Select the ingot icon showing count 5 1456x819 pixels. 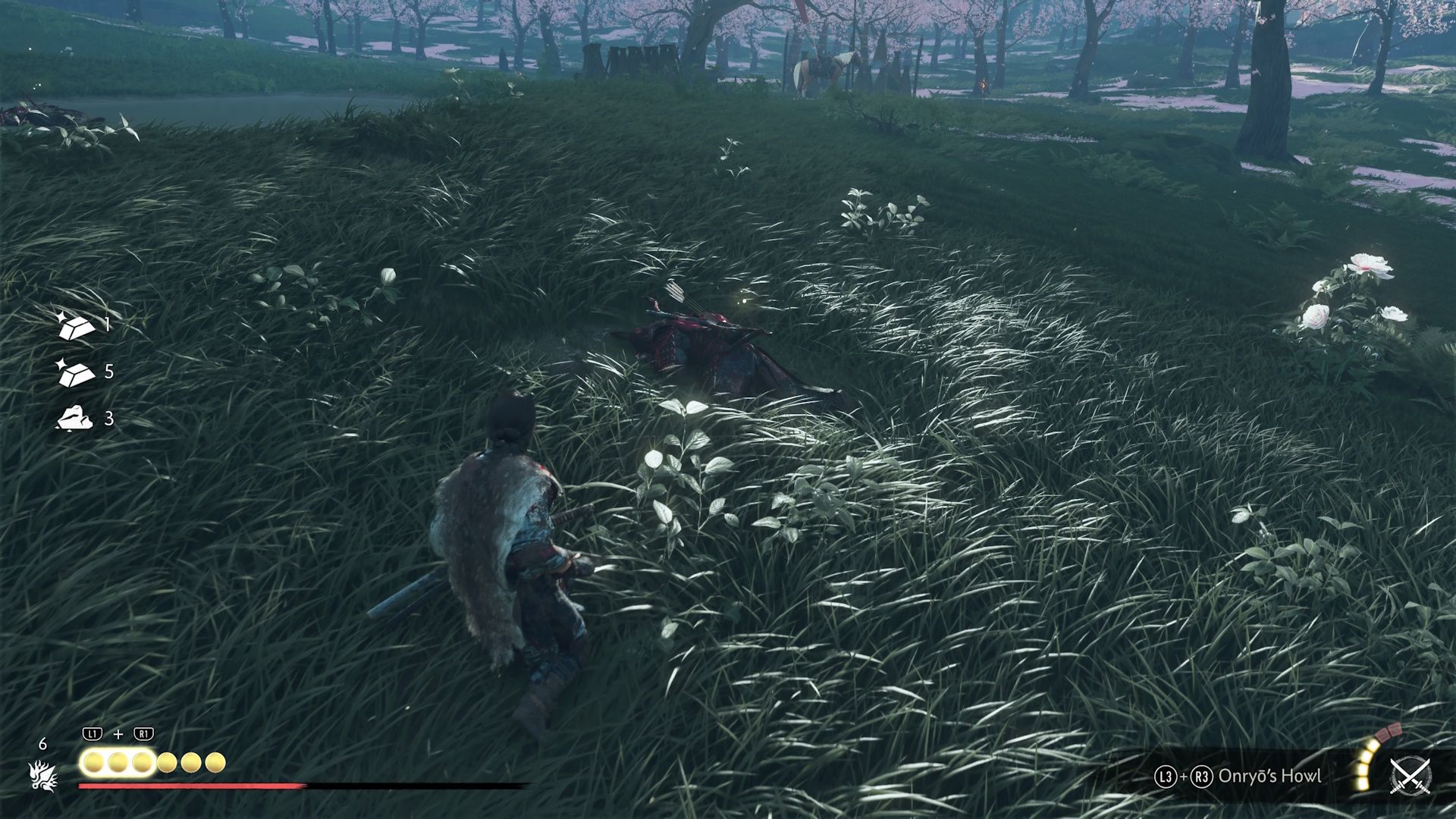coord(75,372)
